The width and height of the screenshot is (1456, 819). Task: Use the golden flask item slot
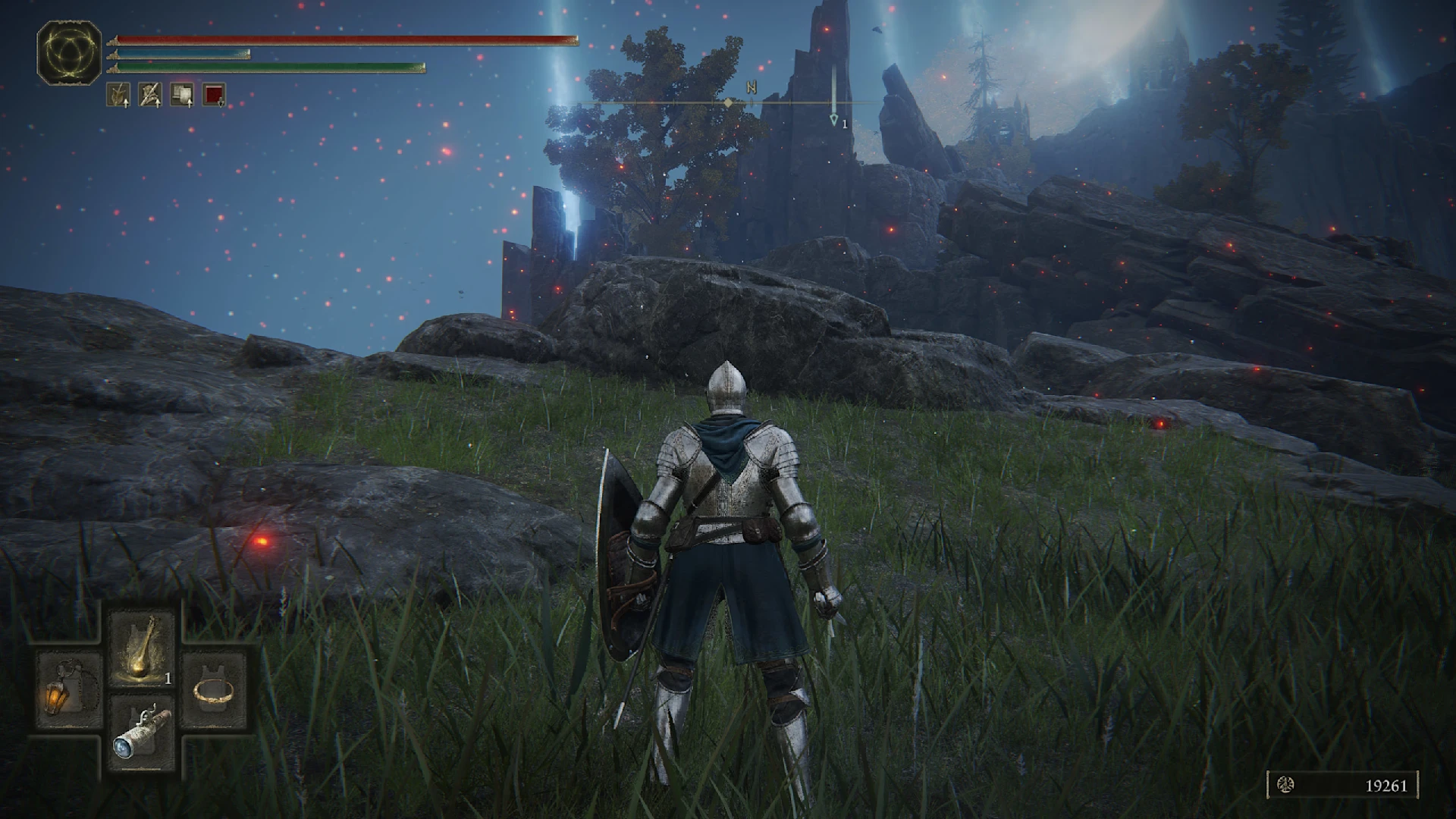point(143,647)
